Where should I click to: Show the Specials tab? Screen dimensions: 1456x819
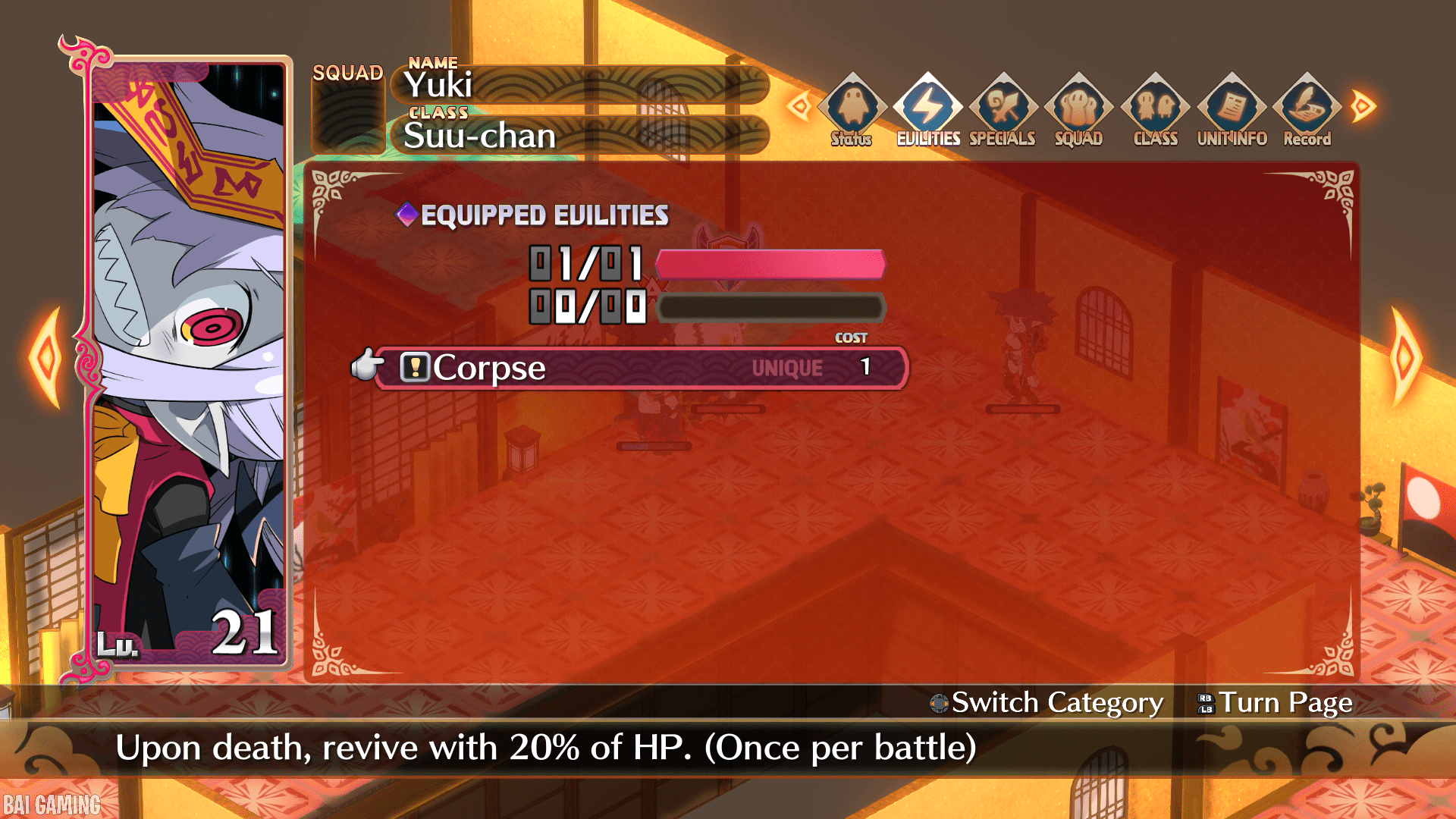tap(1003, 110)
